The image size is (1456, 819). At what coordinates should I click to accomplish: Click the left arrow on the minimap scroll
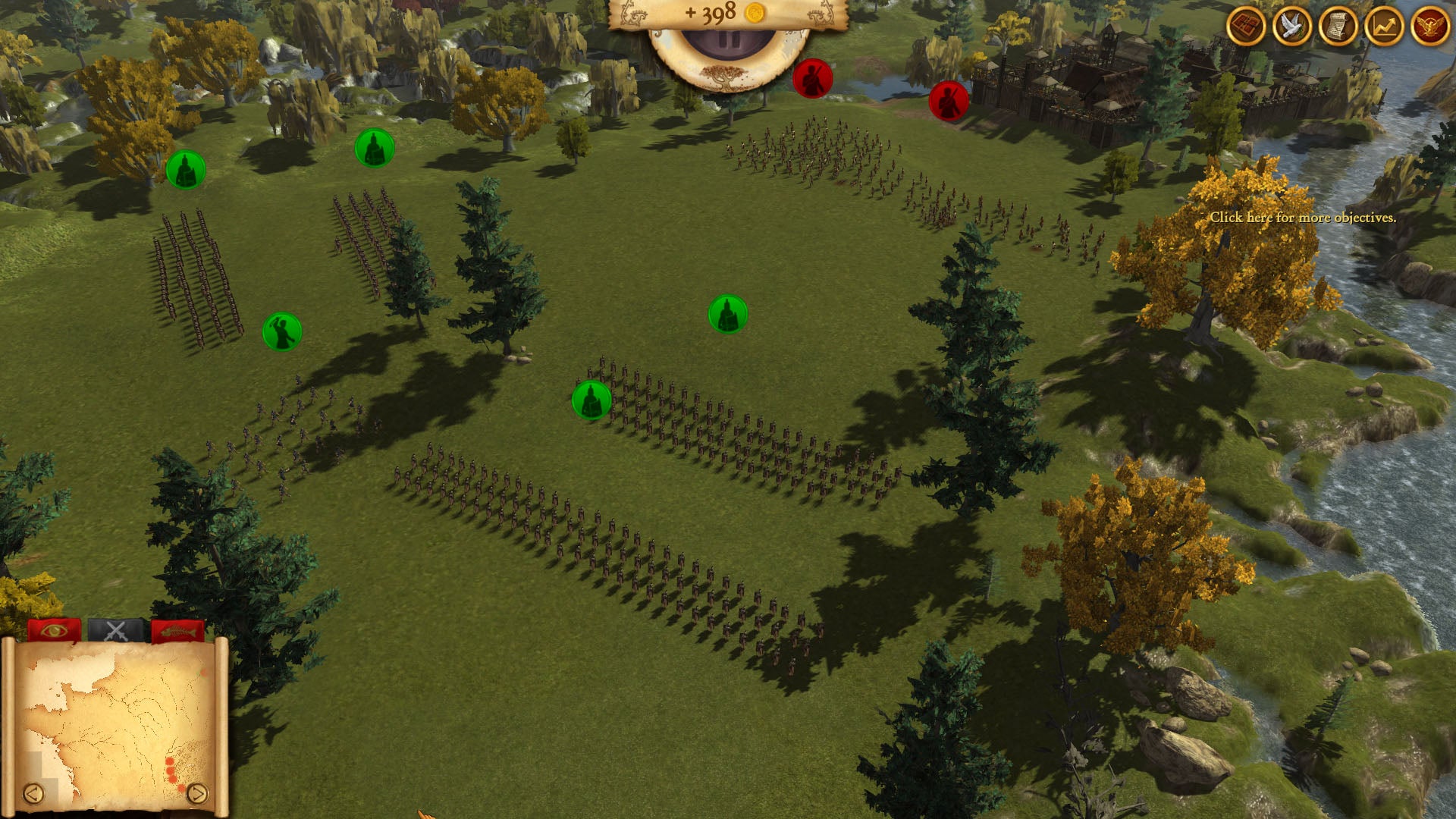[34, 793]
